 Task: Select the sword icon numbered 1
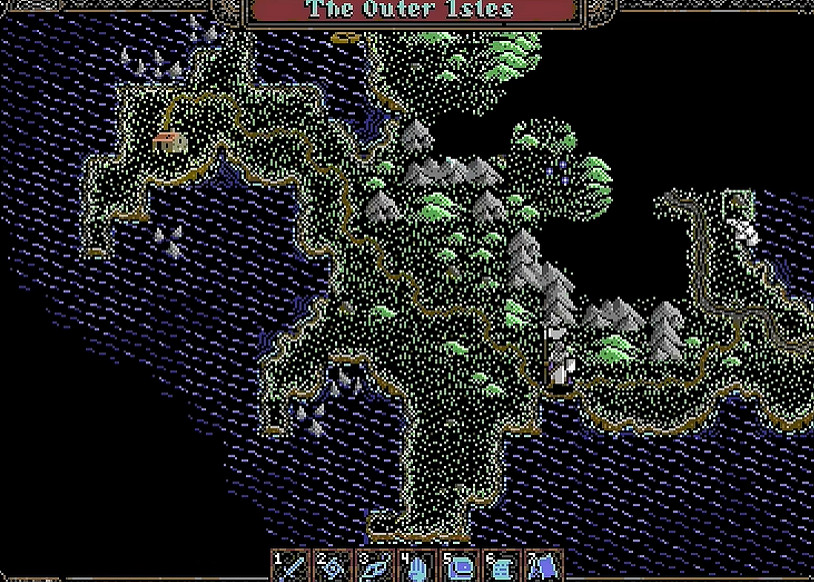click(x=291, y=565)
